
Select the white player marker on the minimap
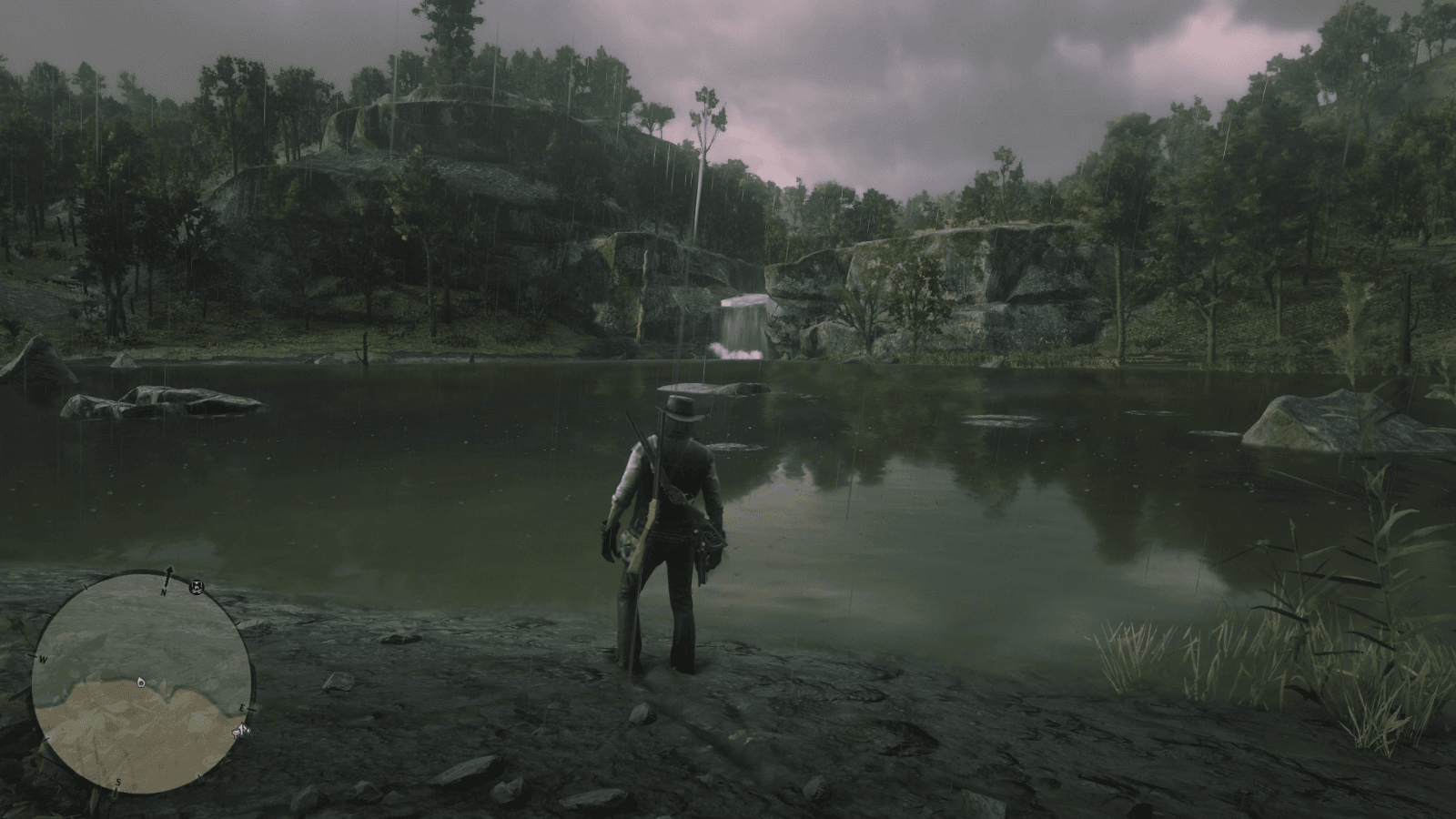click(141, 682)
